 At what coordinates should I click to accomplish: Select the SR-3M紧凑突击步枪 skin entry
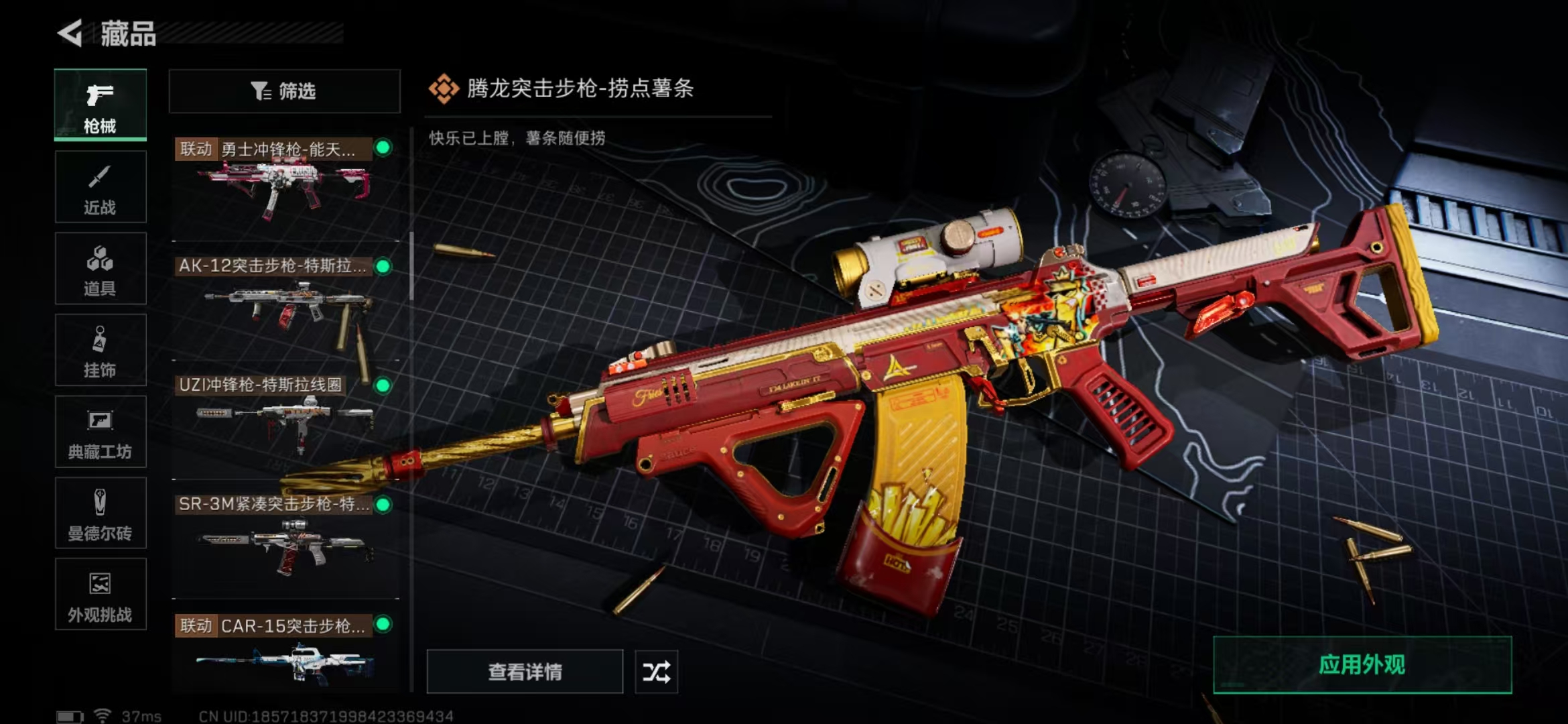click(285, 540)
